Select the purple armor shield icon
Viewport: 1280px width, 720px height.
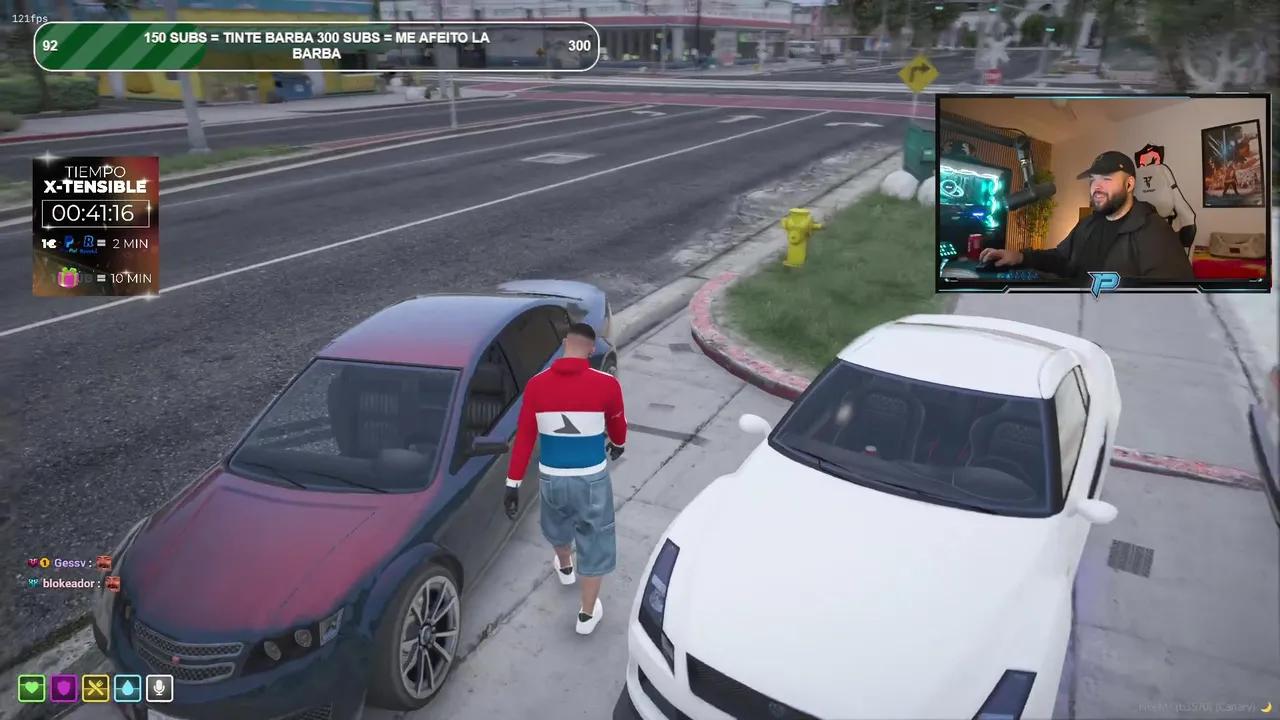[63, 688]
